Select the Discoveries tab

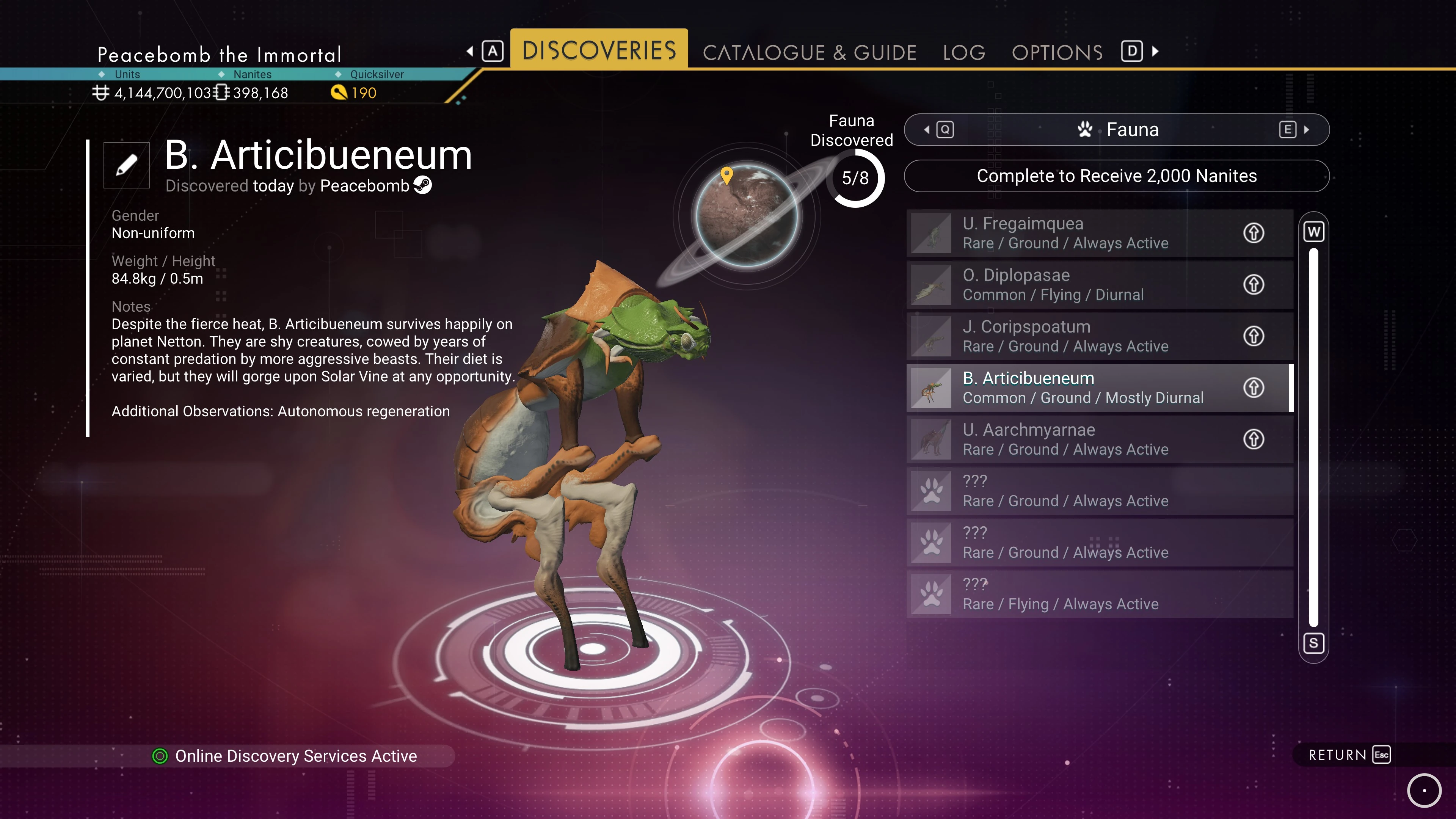pyautogui.click(x=599, y=50)
